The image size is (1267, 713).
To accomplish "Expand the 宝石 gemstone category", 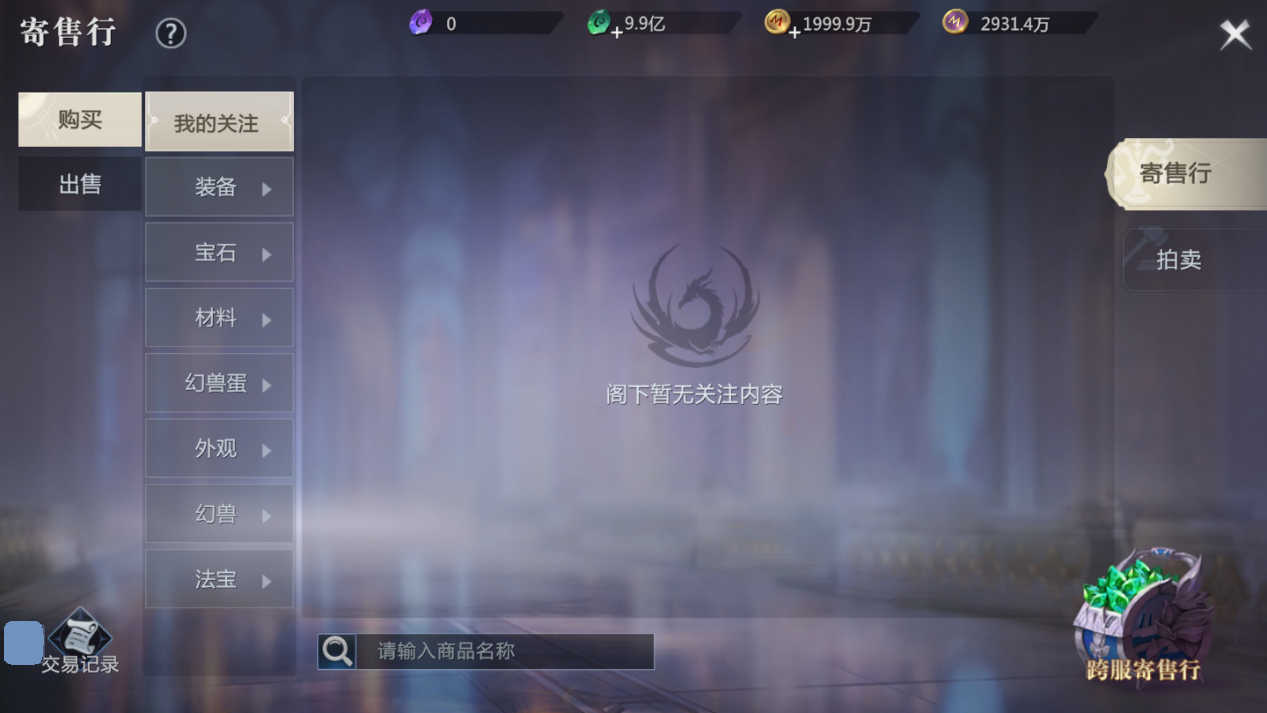I will pyautogui.click(x=219, y=253).
